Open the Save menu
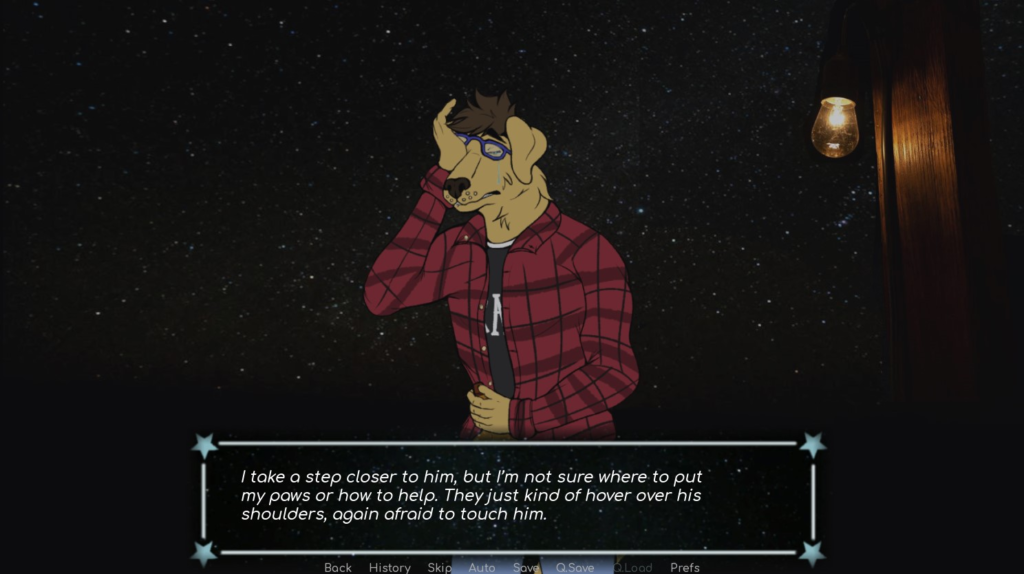Screen dimensions: 1024x574 click(x=526, y=567)
